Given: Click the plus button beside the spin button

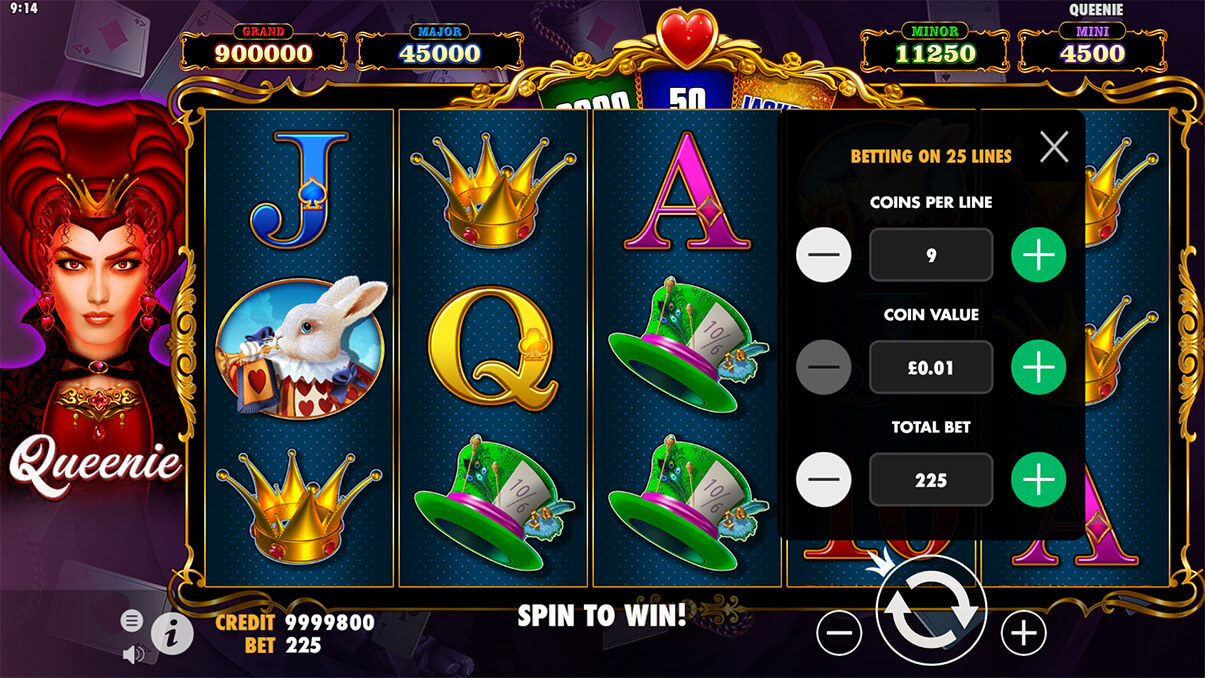Looking at the screenshot, I should coord(1023,632).
